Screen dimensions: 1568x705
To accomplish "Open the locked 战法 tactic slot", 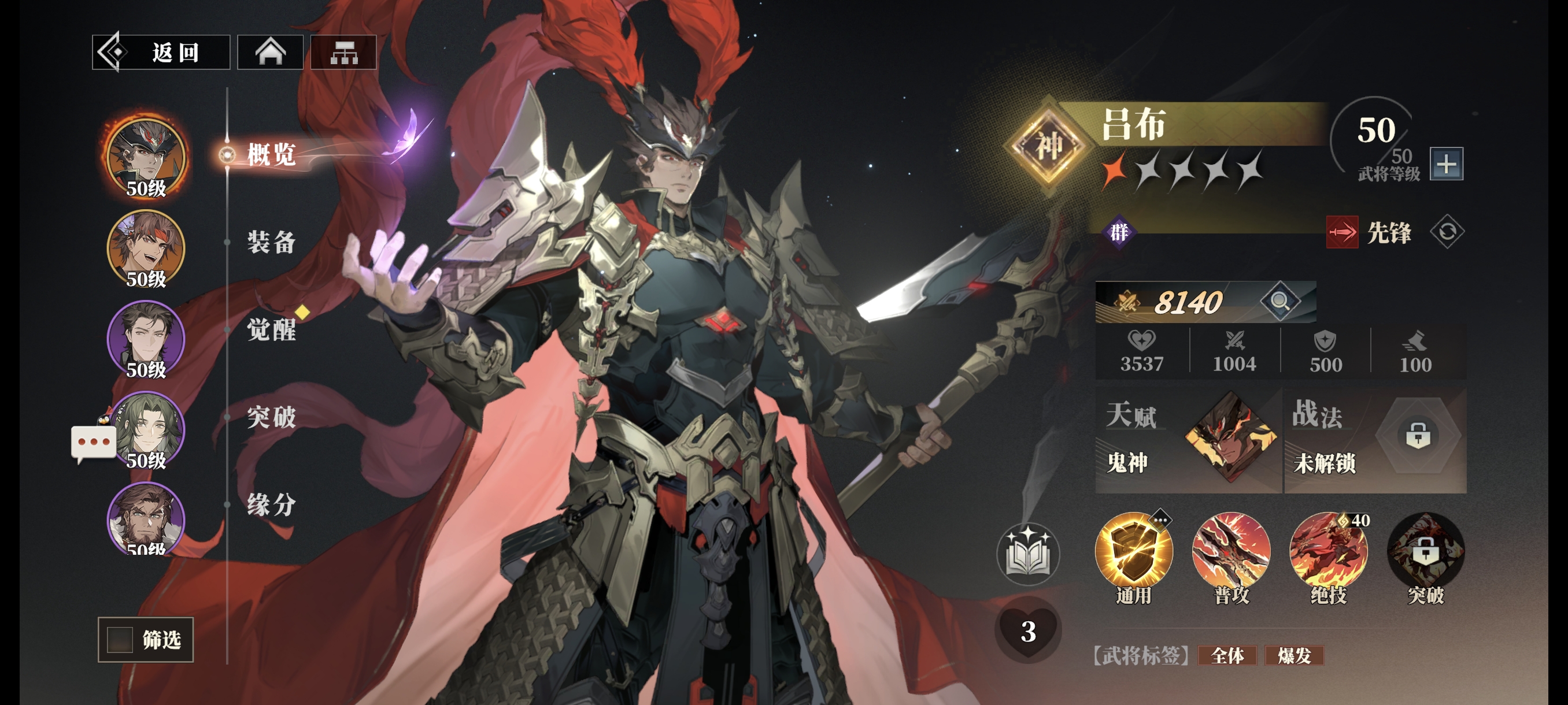I will pos(1418,437).
